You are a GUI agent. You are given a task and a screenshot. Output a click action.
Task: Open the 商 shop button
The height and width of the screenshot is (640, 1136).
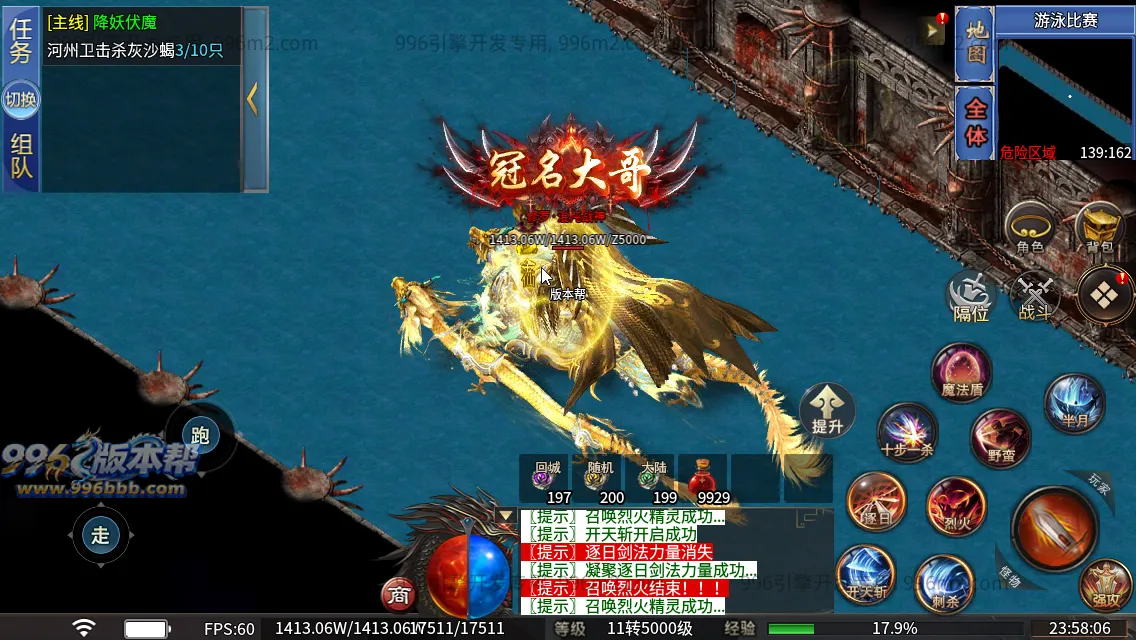click(399, 595)
